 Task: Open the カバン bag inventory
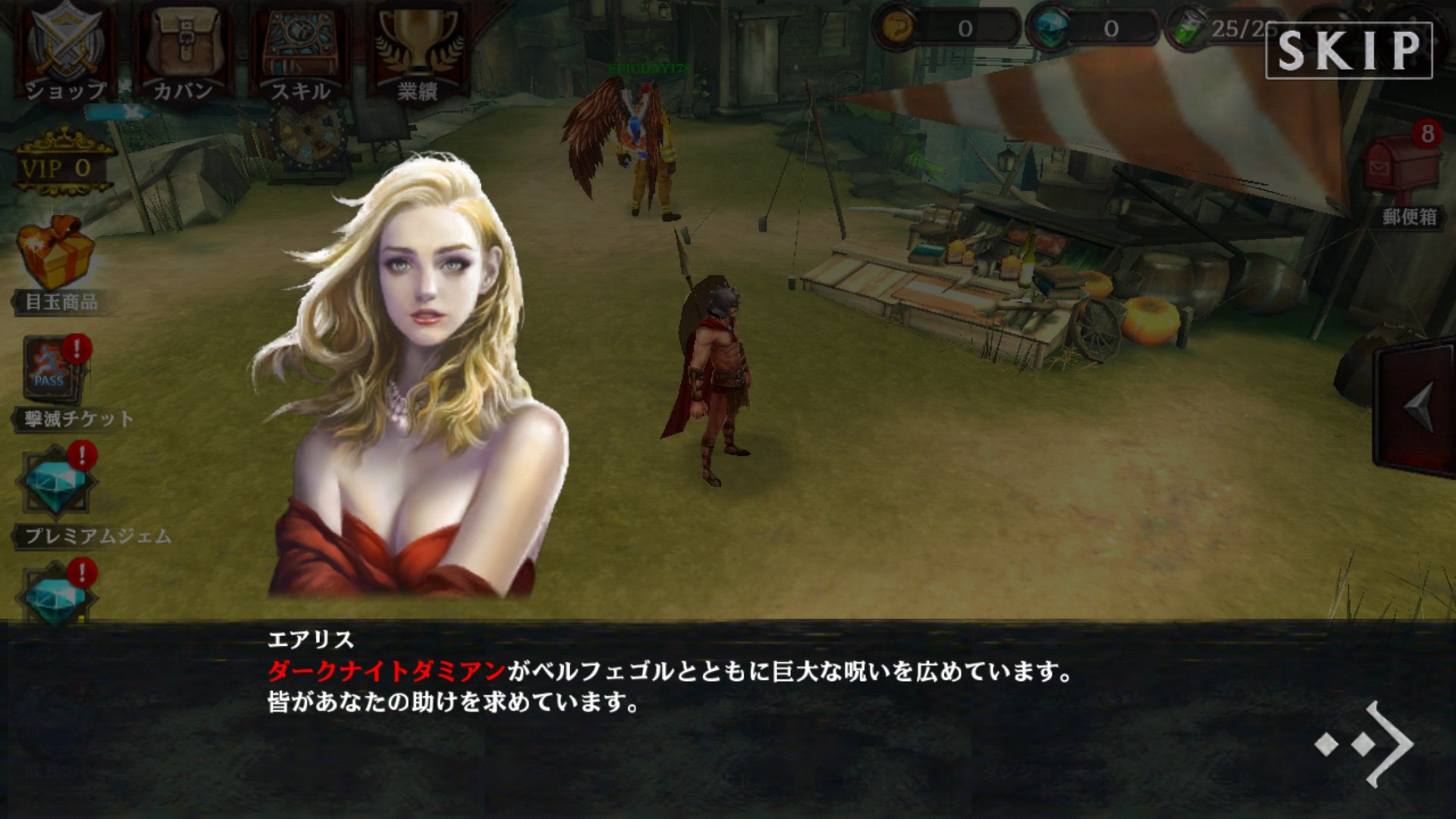tap(183, 52)
